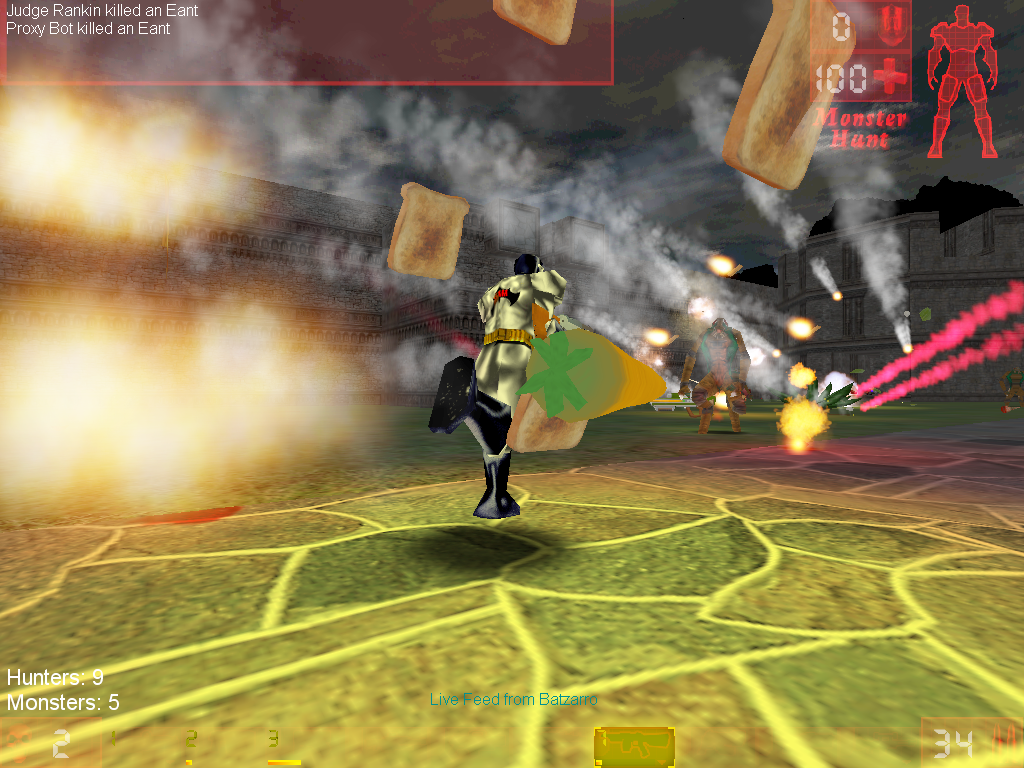Select the red armor shield icon

(x=889, y=23)
